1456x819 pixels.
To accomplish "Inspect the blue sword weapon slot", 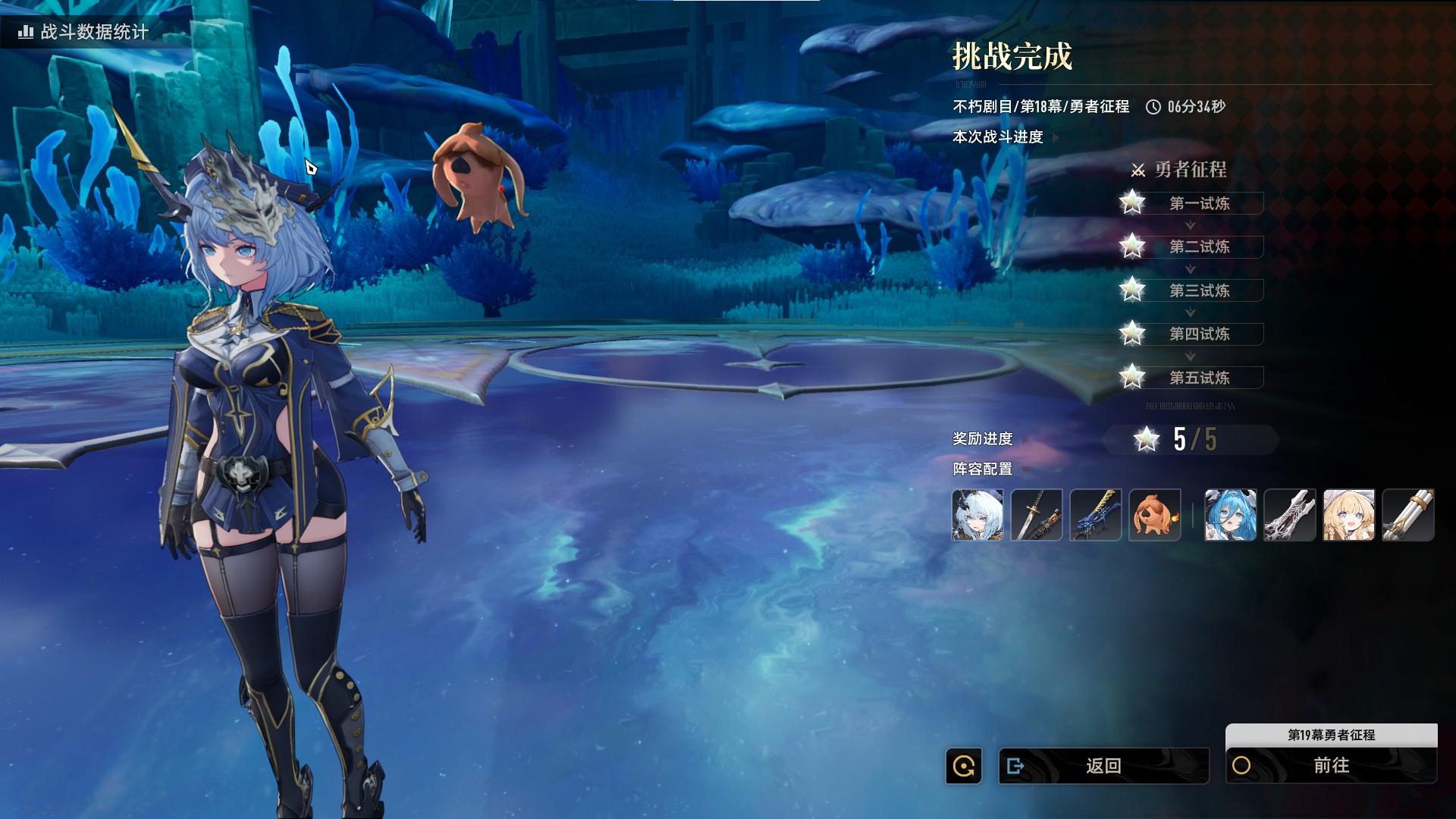I will 1096,515.
